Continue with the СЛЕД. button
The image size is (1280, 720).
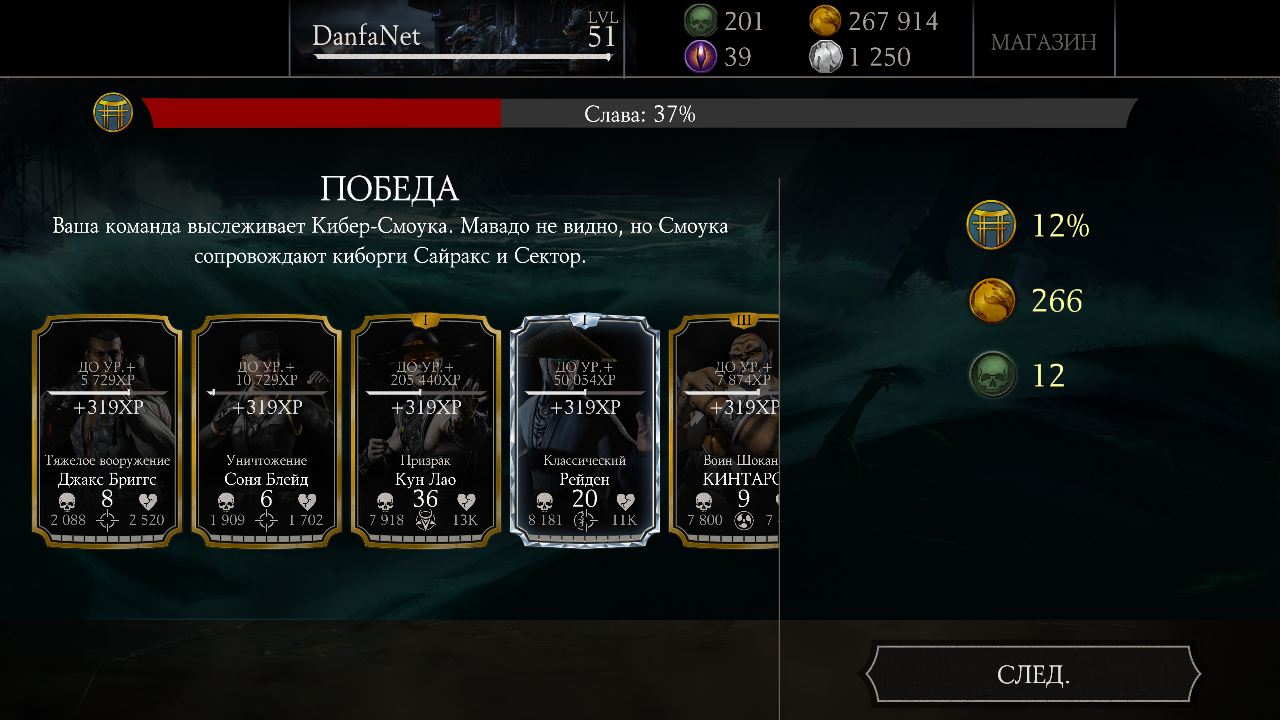(x=1033, y=674)
